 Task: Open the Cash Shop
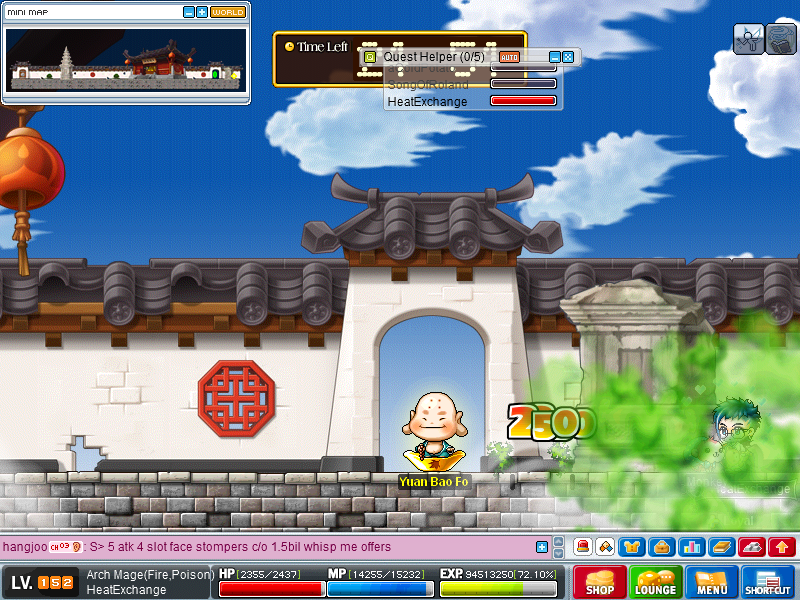600,582
